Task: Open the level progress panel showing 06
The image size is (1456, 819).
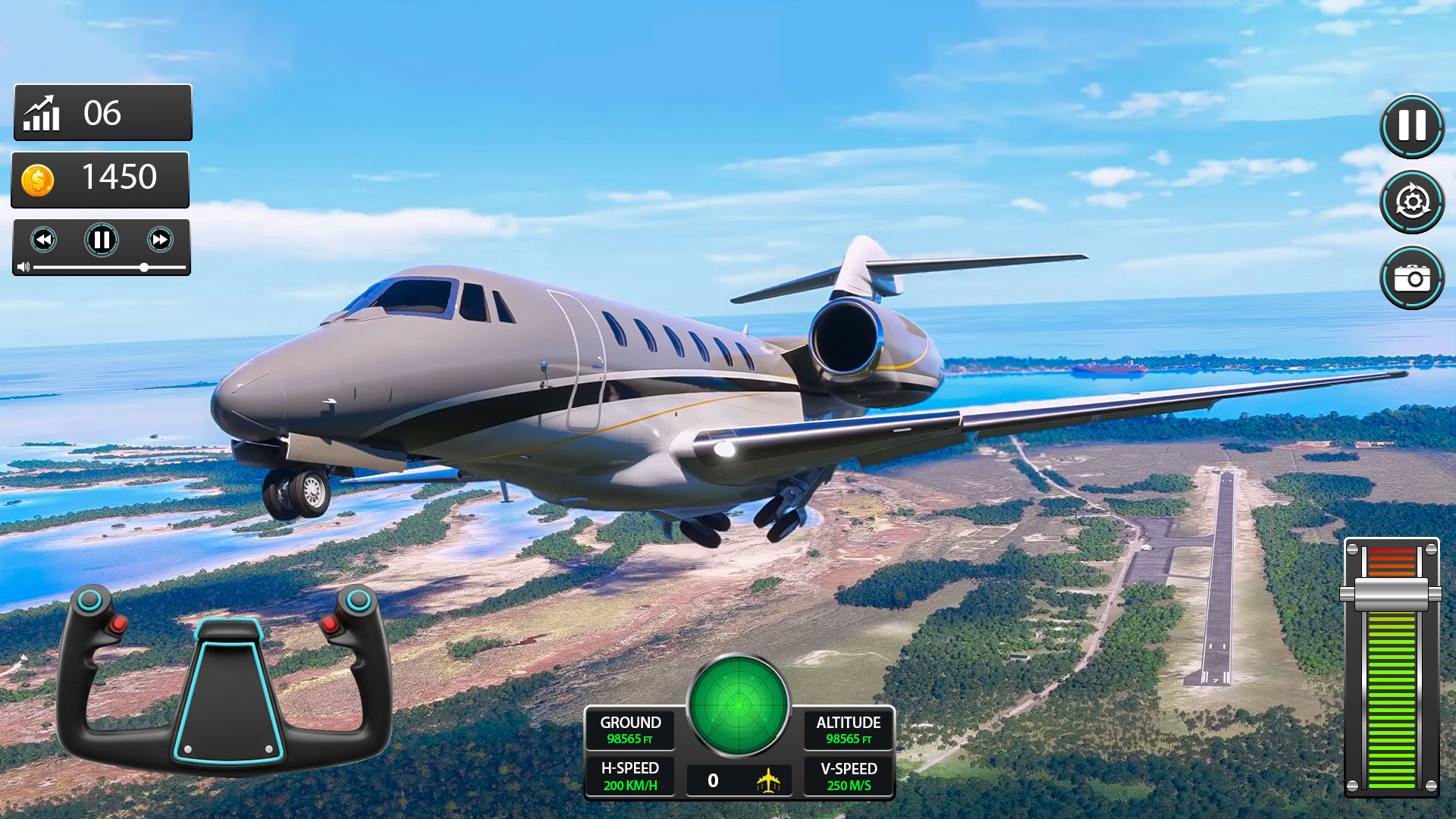Action: click(x=102, y=113)
